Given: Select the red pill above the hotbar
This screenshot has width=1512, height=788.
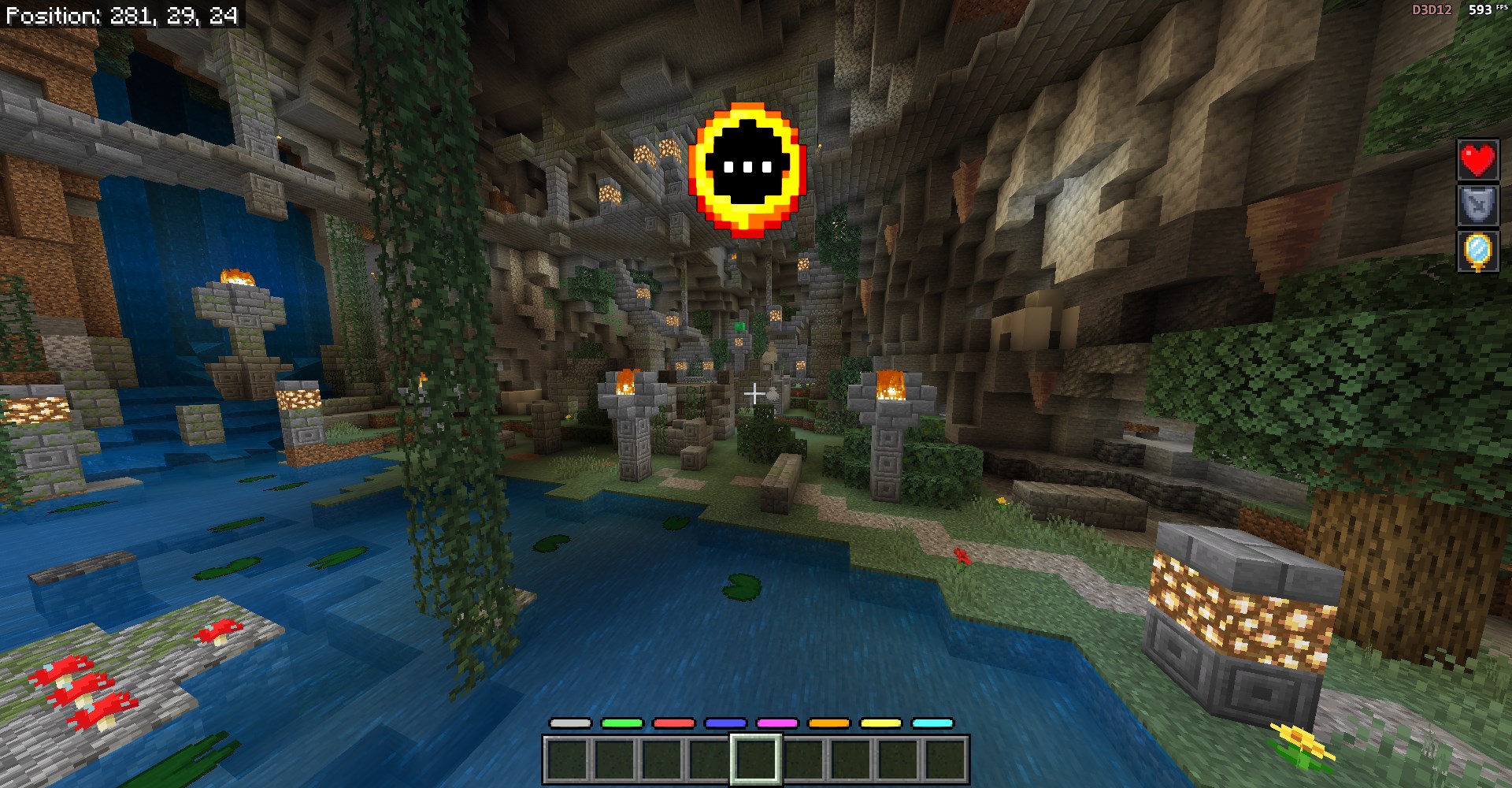Looking at the screenshot, I should pos(674,723).
